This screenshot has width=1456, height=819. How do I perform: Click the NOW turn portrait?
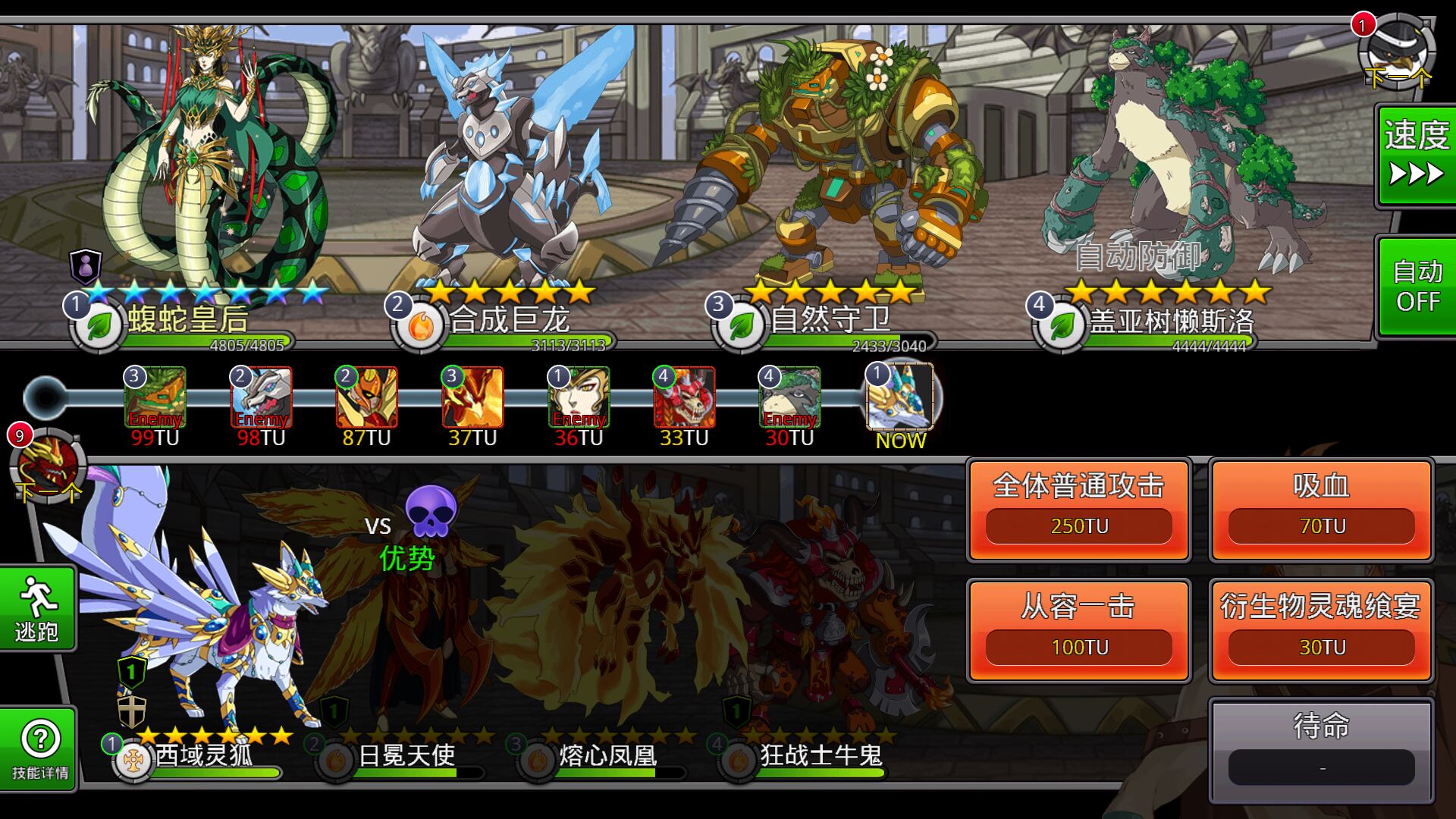(900, 398)
